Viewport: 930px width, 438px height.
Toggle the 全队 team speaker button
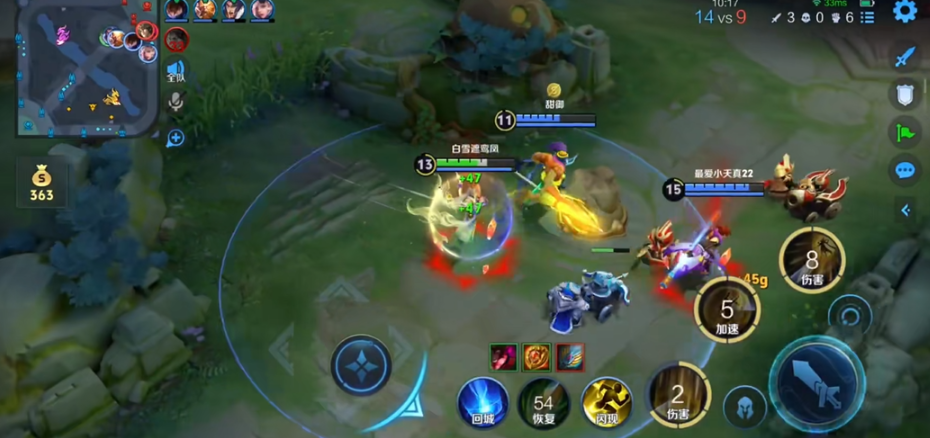(x=176, y=70)
